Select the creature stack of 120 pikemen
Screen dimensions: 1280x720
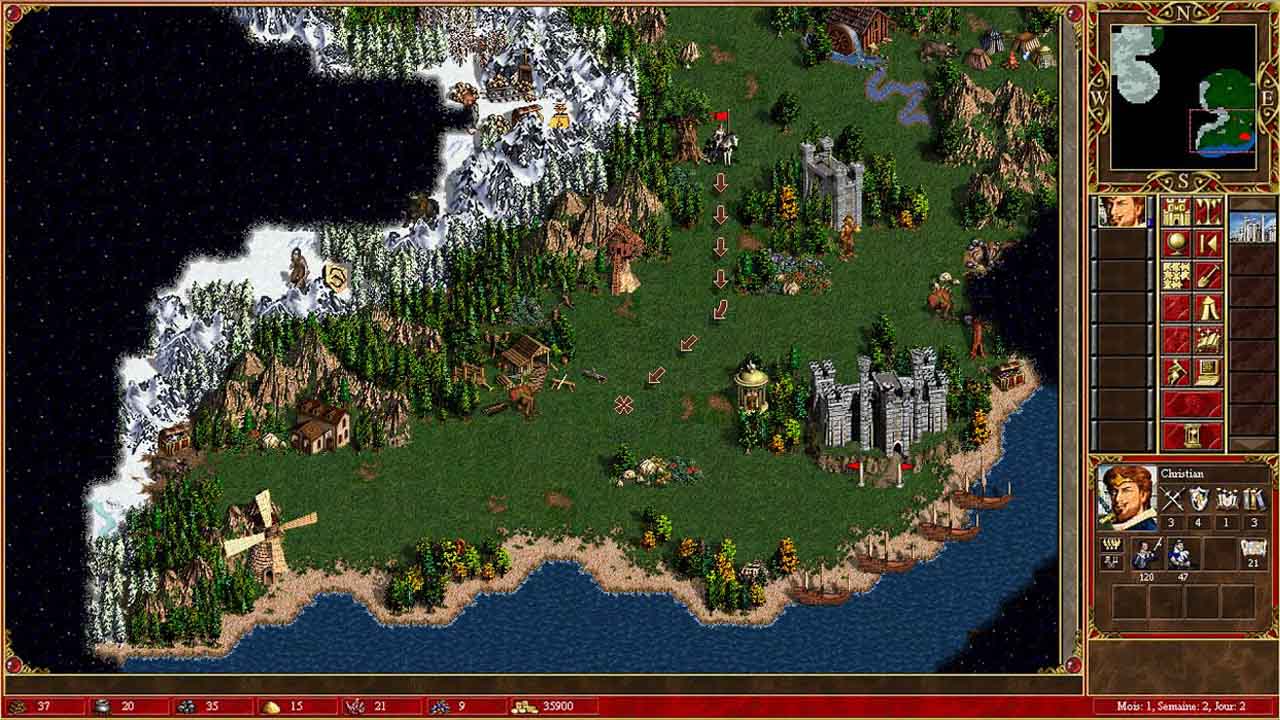click(x=1146, y=554)
